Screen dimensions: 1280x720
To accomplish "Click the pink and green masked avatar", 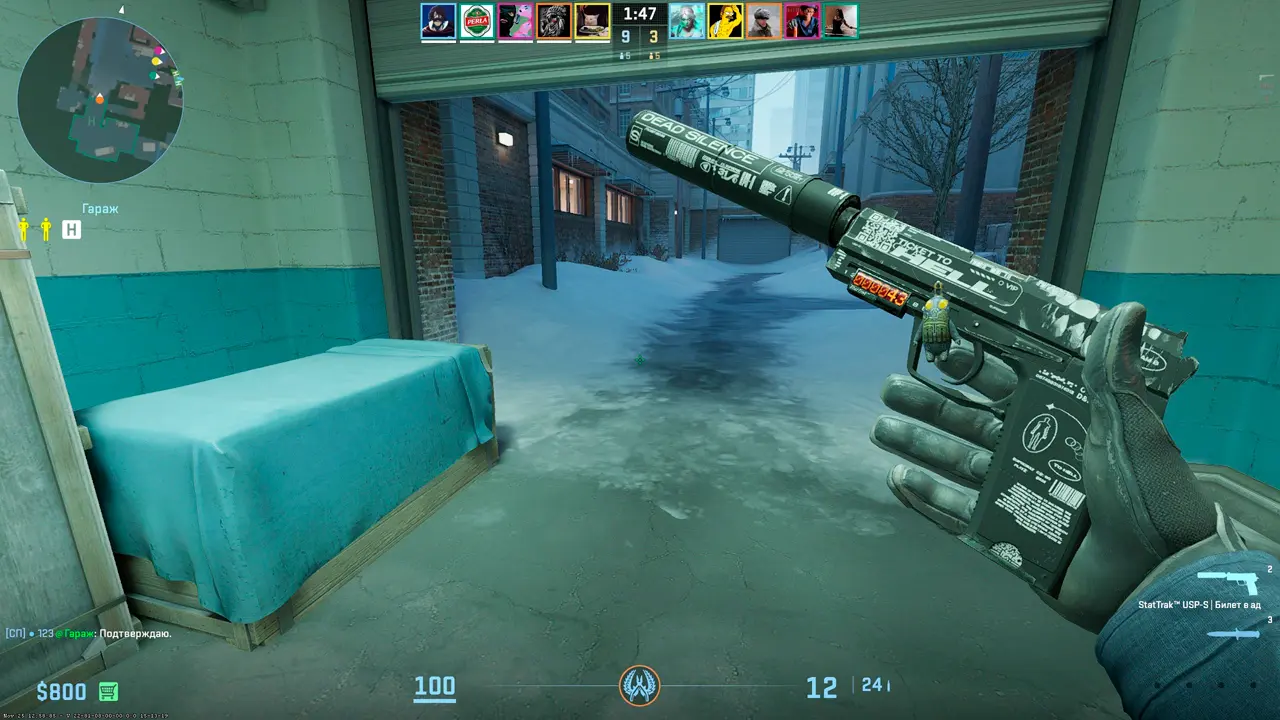I will point(516,21).
